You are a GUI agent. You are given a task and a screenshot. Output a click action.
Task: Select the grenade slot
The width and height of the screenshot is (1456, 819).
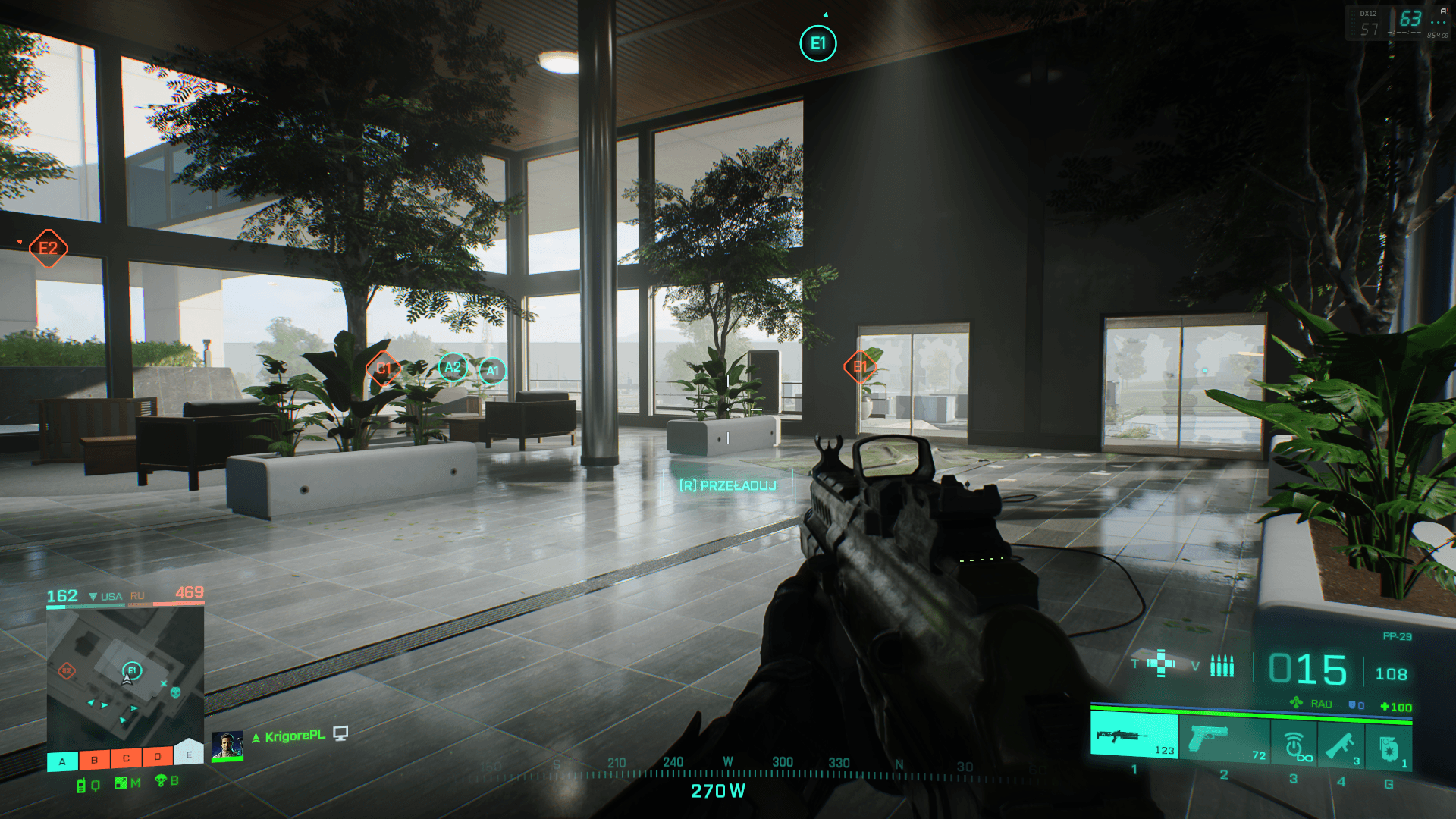click(x=1389, y=748)
